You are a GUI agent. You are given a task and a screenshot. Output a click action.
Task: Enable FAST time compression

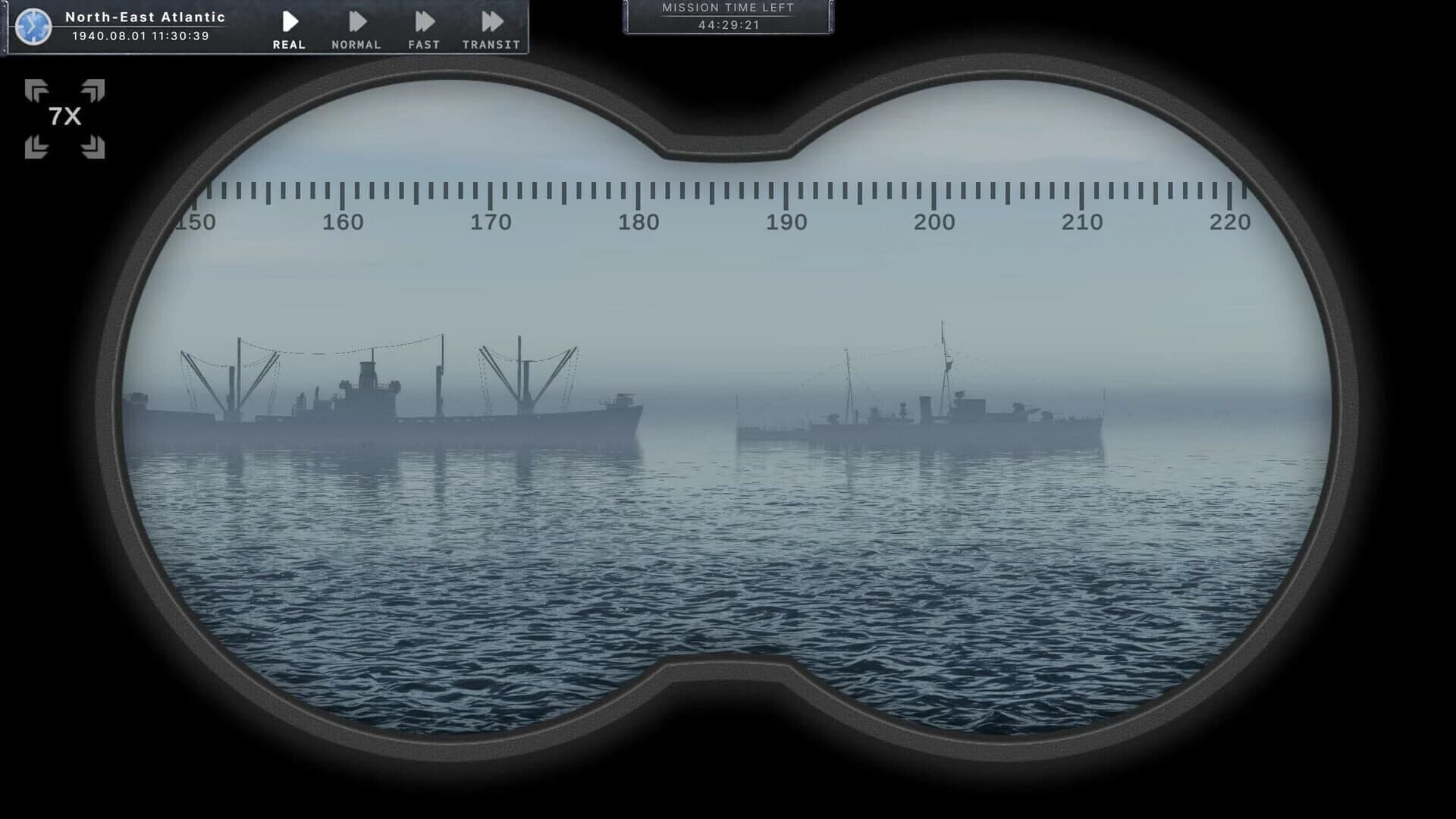pos(423,19)
